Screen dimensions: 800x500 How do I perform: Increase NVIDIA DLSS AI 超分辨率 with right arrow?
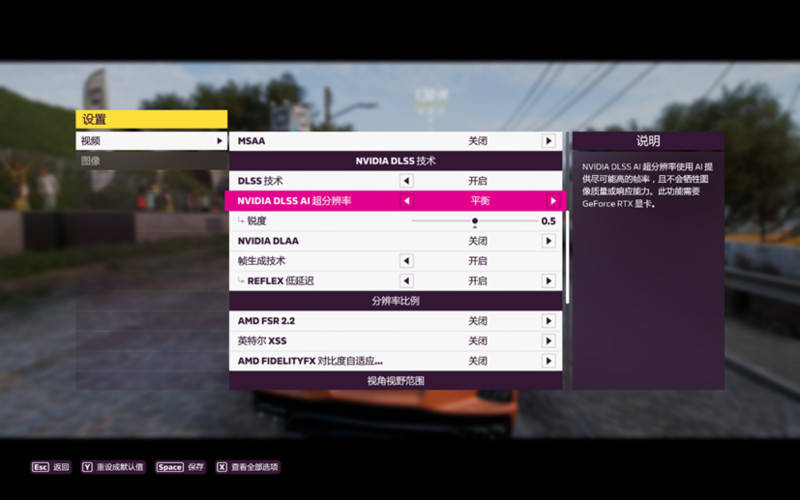[x=552, y=201]
